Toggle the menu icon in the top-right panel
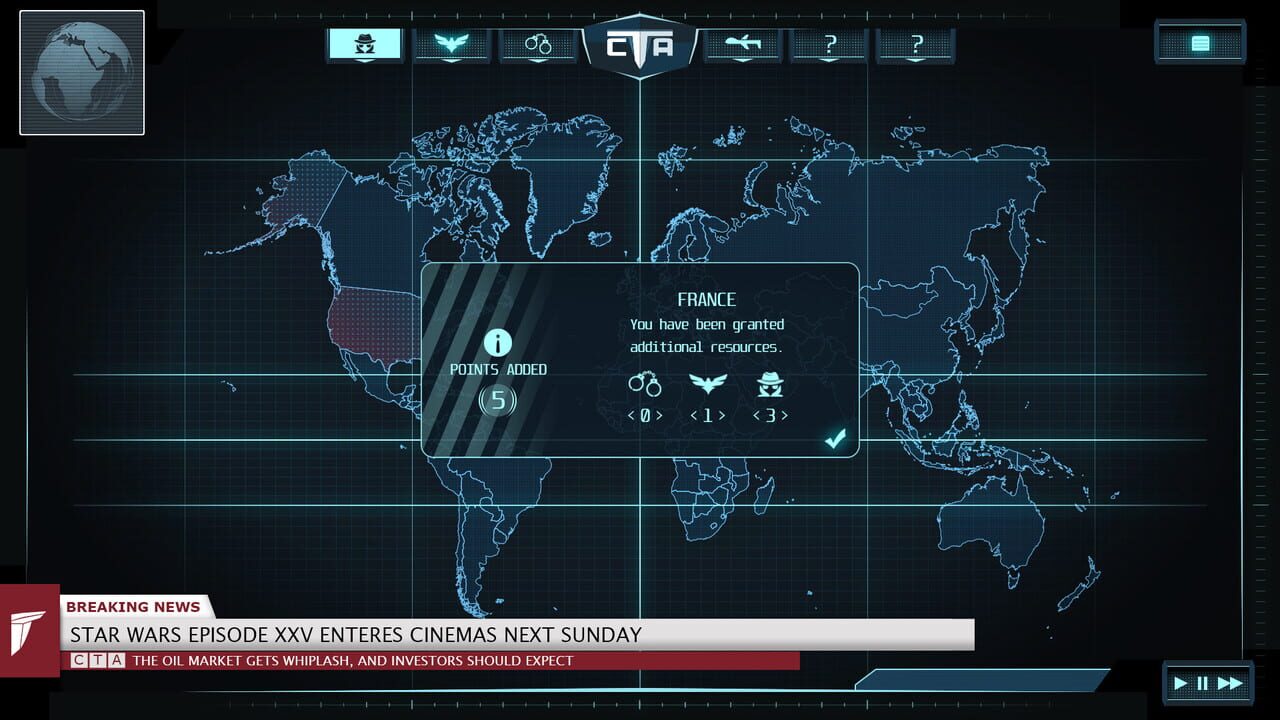 [x=1199, y=42]
